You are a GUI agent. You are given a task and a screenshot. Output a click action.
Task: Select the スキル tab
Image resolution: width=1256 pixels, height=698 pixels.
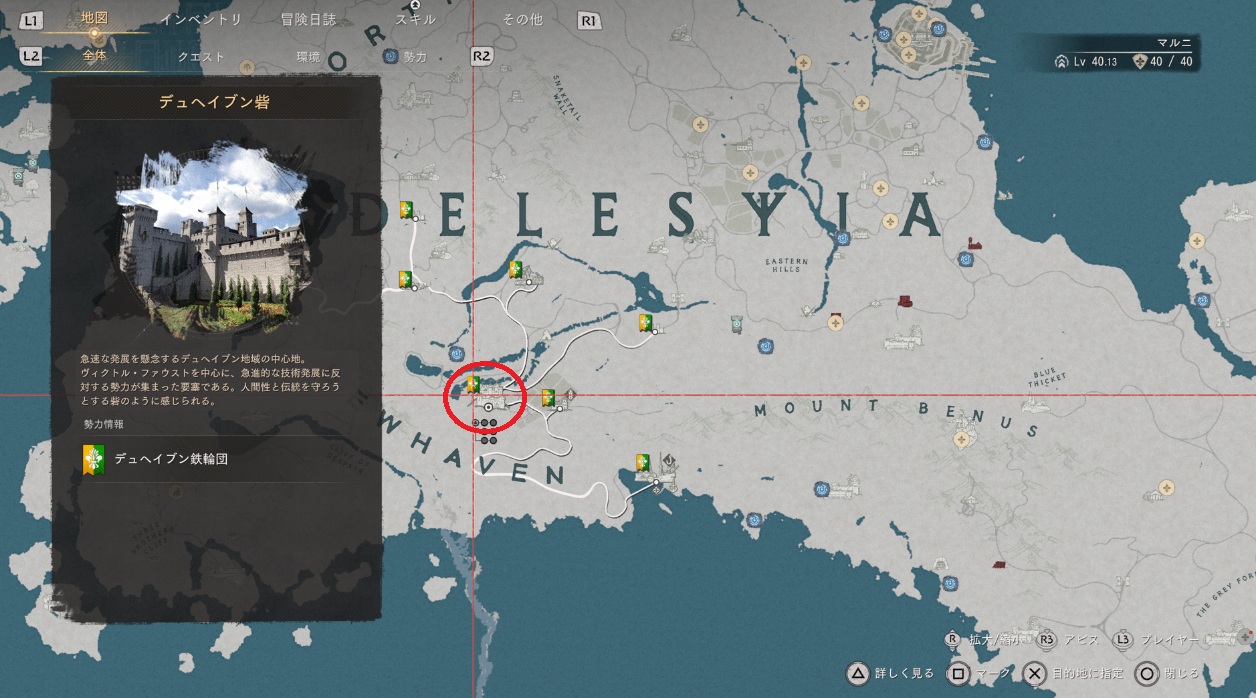[414, 20]
